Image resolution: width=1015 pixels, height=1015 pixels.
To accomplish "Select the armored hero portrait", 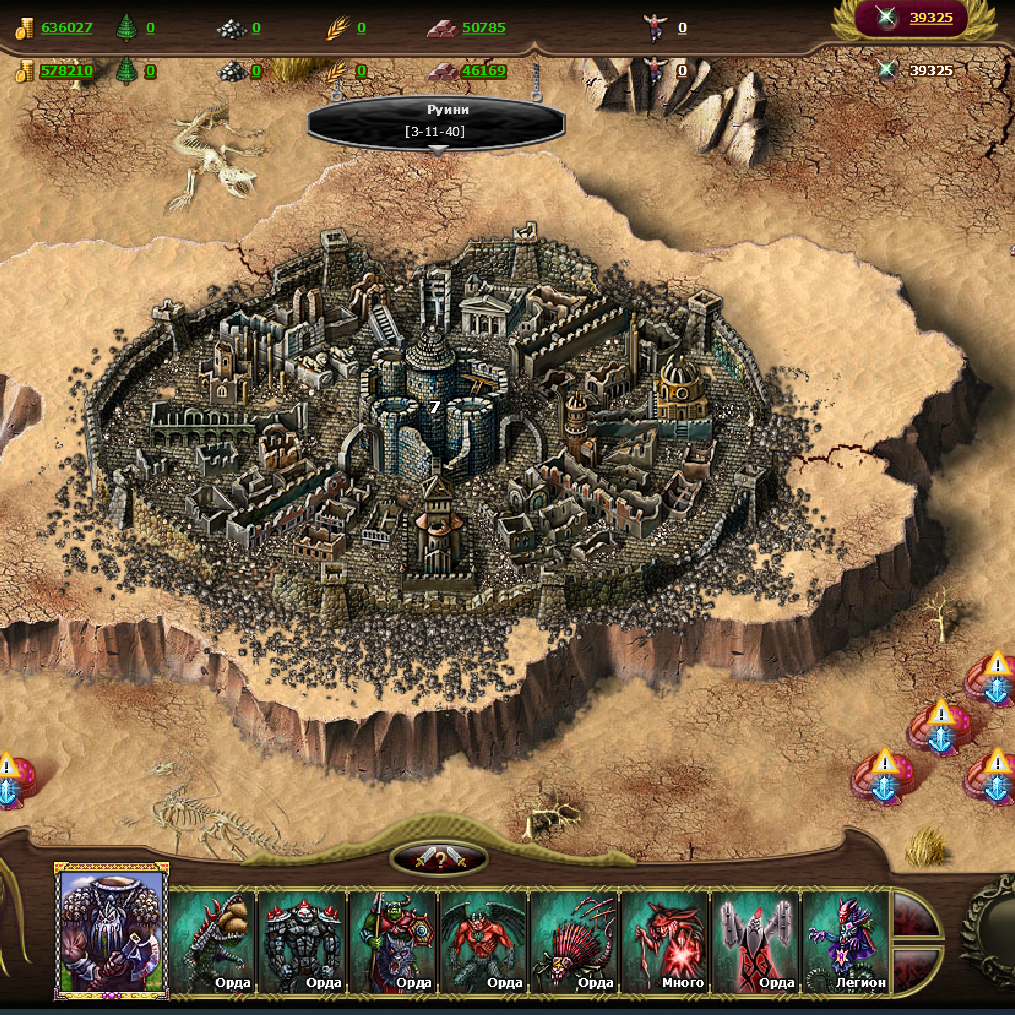I will pos(111,931).
